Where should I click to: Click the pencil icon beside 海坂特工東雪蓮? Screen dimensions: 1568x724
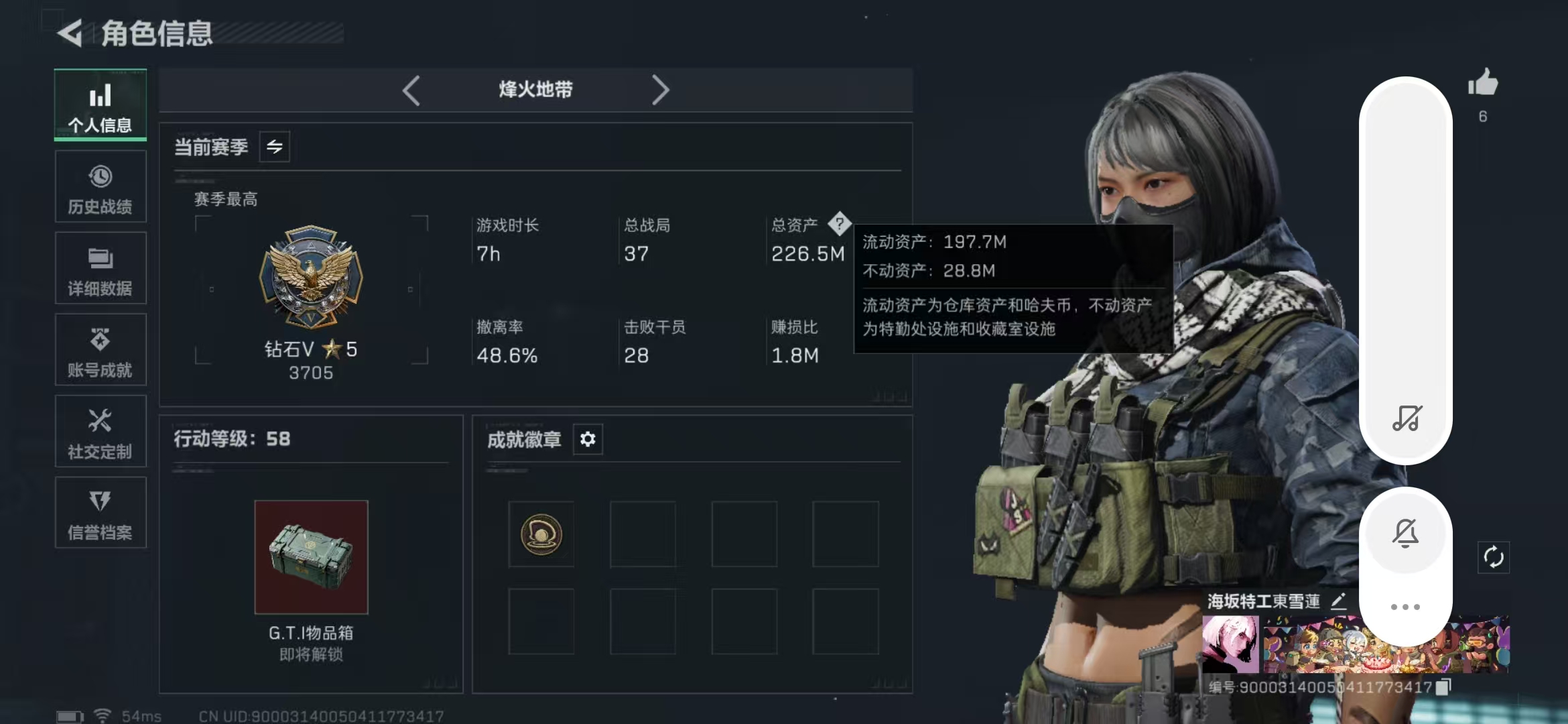(x=1337, y=603)
